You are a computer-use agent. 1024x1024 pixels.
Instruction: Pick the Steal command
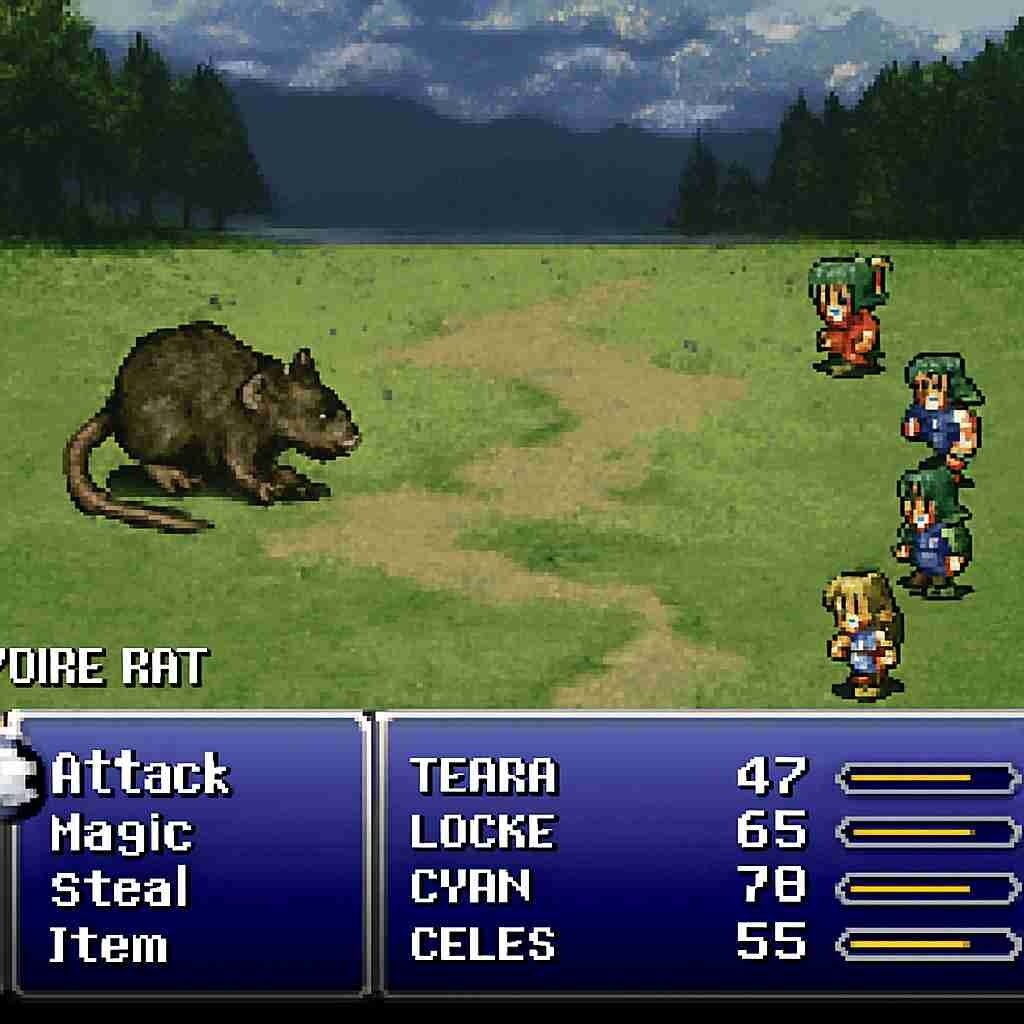119,889
